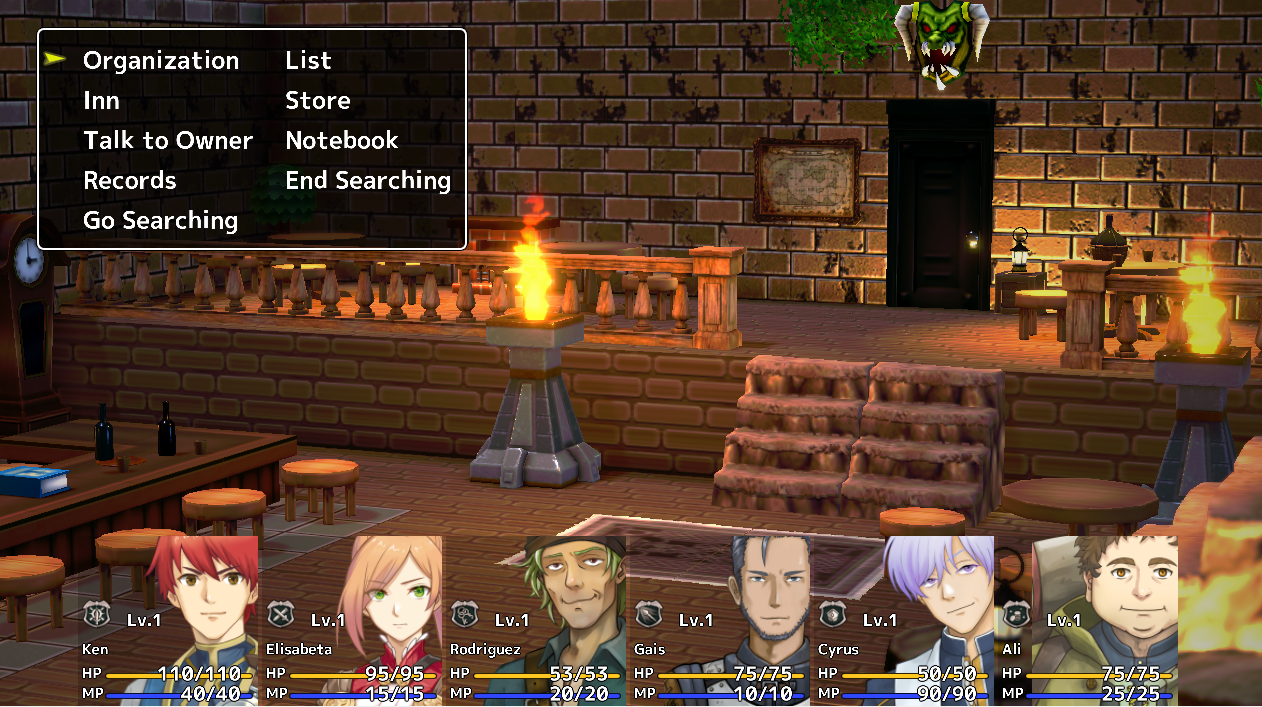The width and height of the screenshot is (1262, 707).
Task: Open the List menu entry
Action: point(308,61)
